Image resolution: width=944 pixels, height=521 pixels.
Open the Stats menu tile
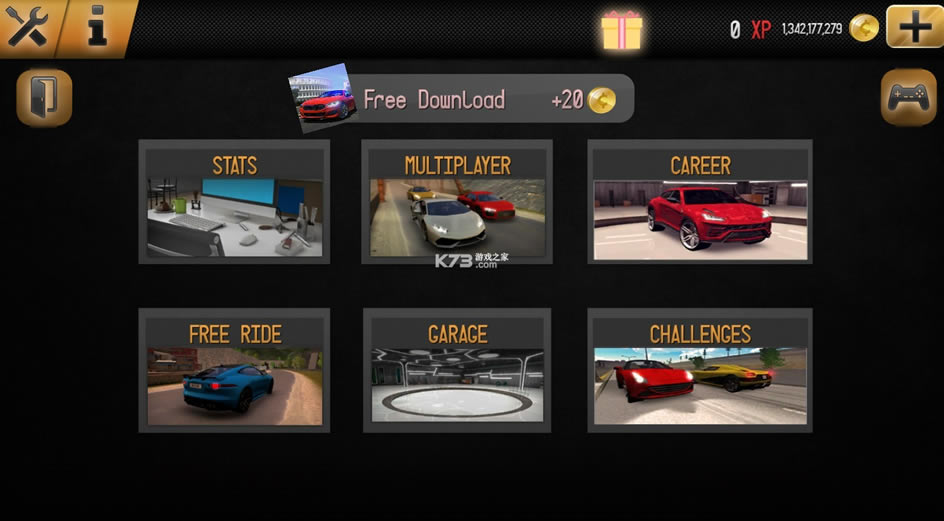tap(234, 202)
